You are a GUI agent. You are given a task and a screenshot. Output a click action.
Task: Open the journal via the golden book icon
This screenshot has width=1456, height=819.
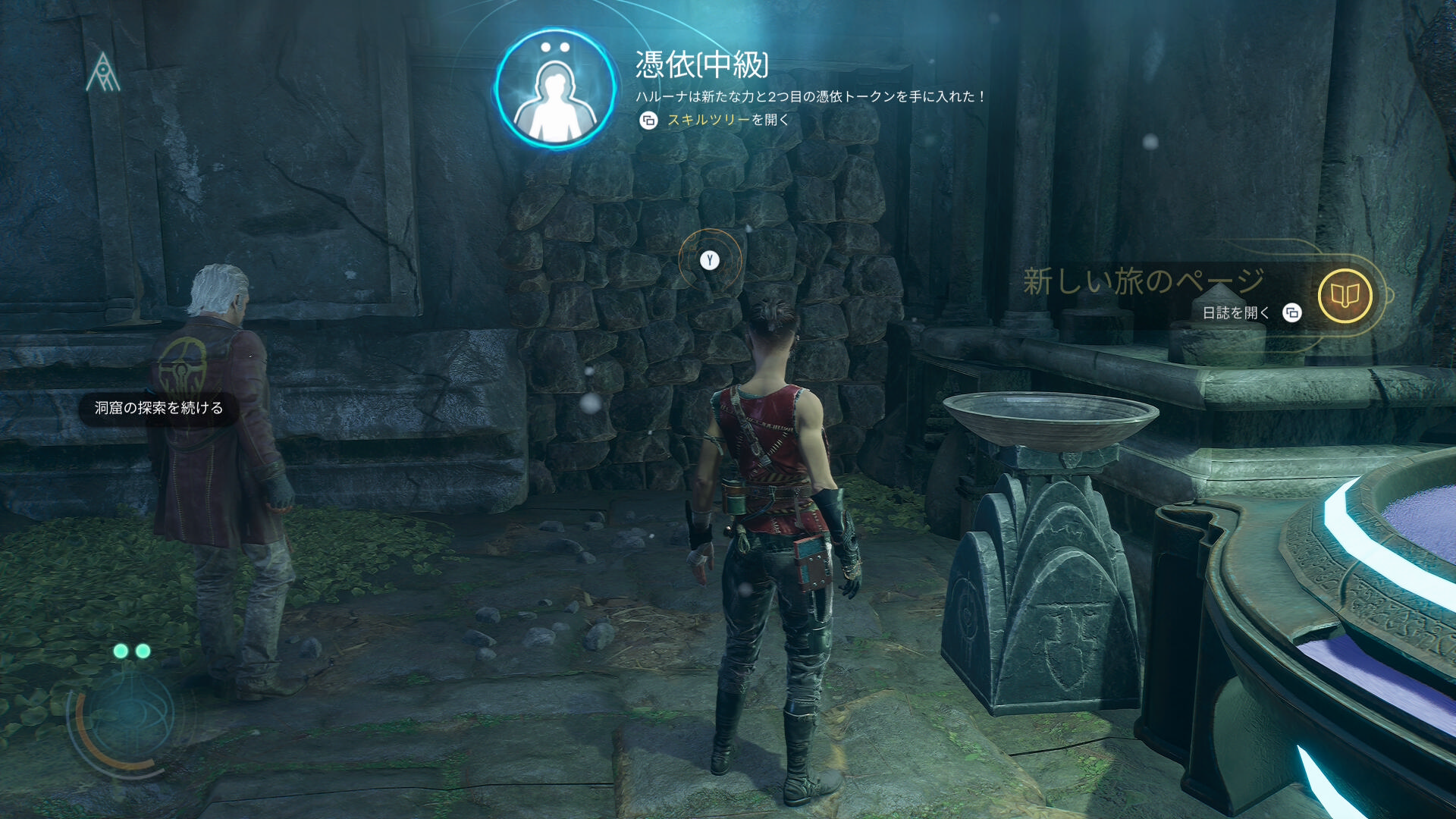pyautogui.click(x=1345, y=296)
